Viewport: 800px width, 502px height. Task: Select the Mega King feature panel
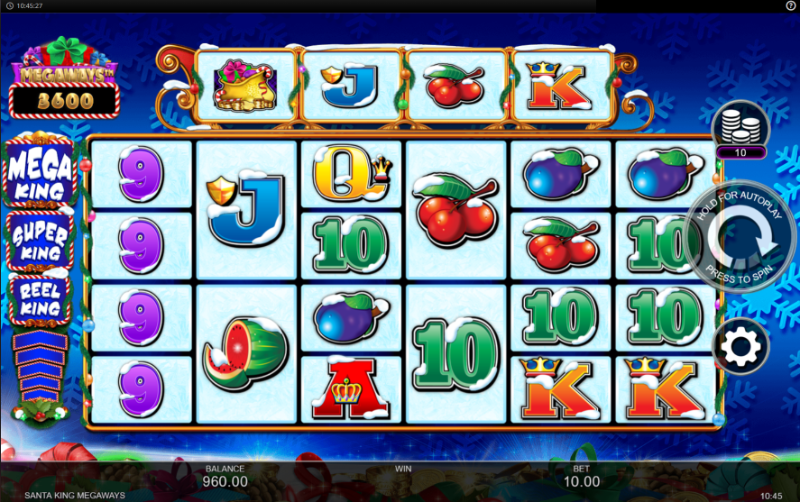42,172
